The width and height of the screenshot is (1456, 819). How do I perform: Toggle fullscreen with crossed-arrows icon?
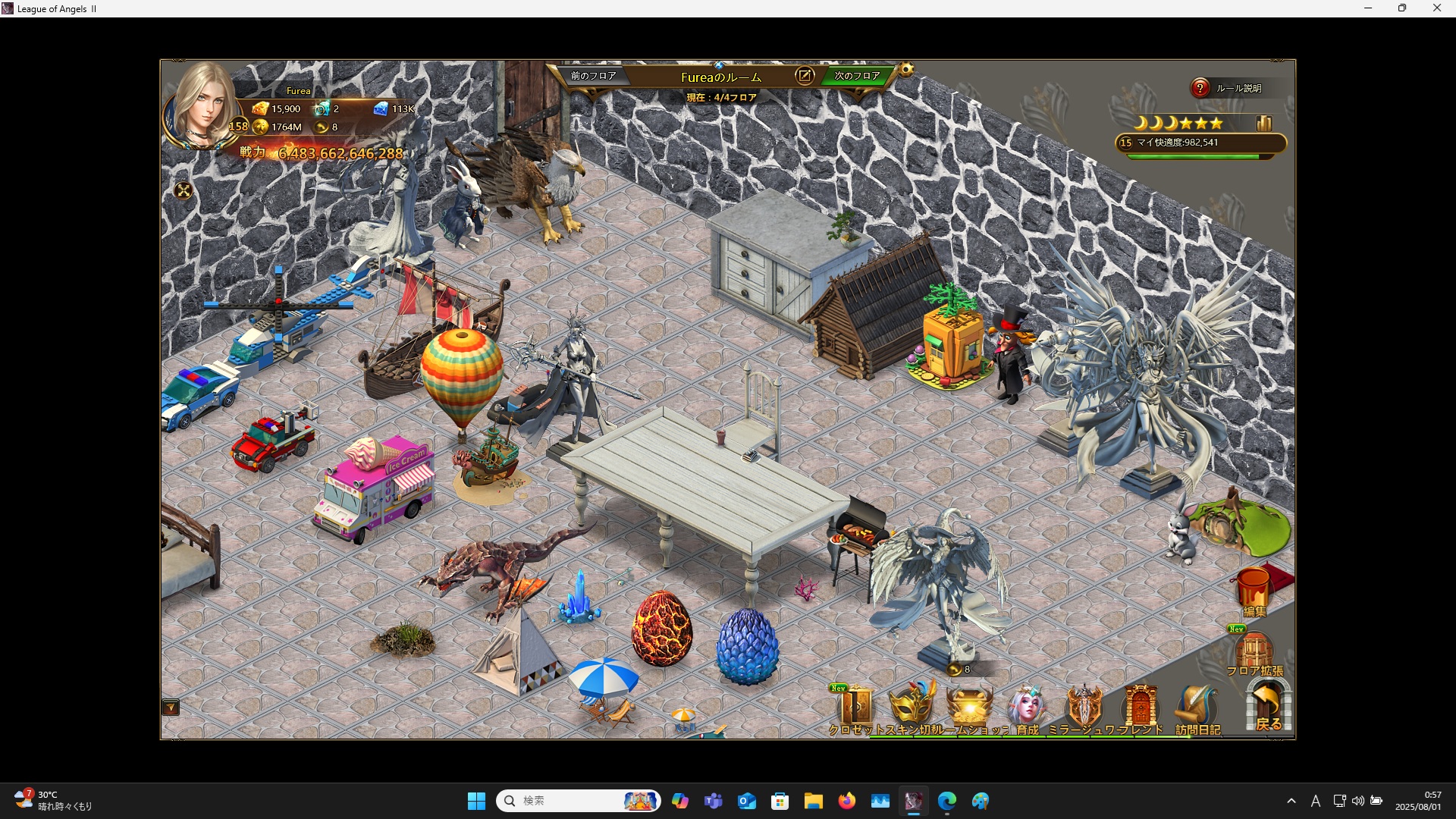tap(184, 190)
